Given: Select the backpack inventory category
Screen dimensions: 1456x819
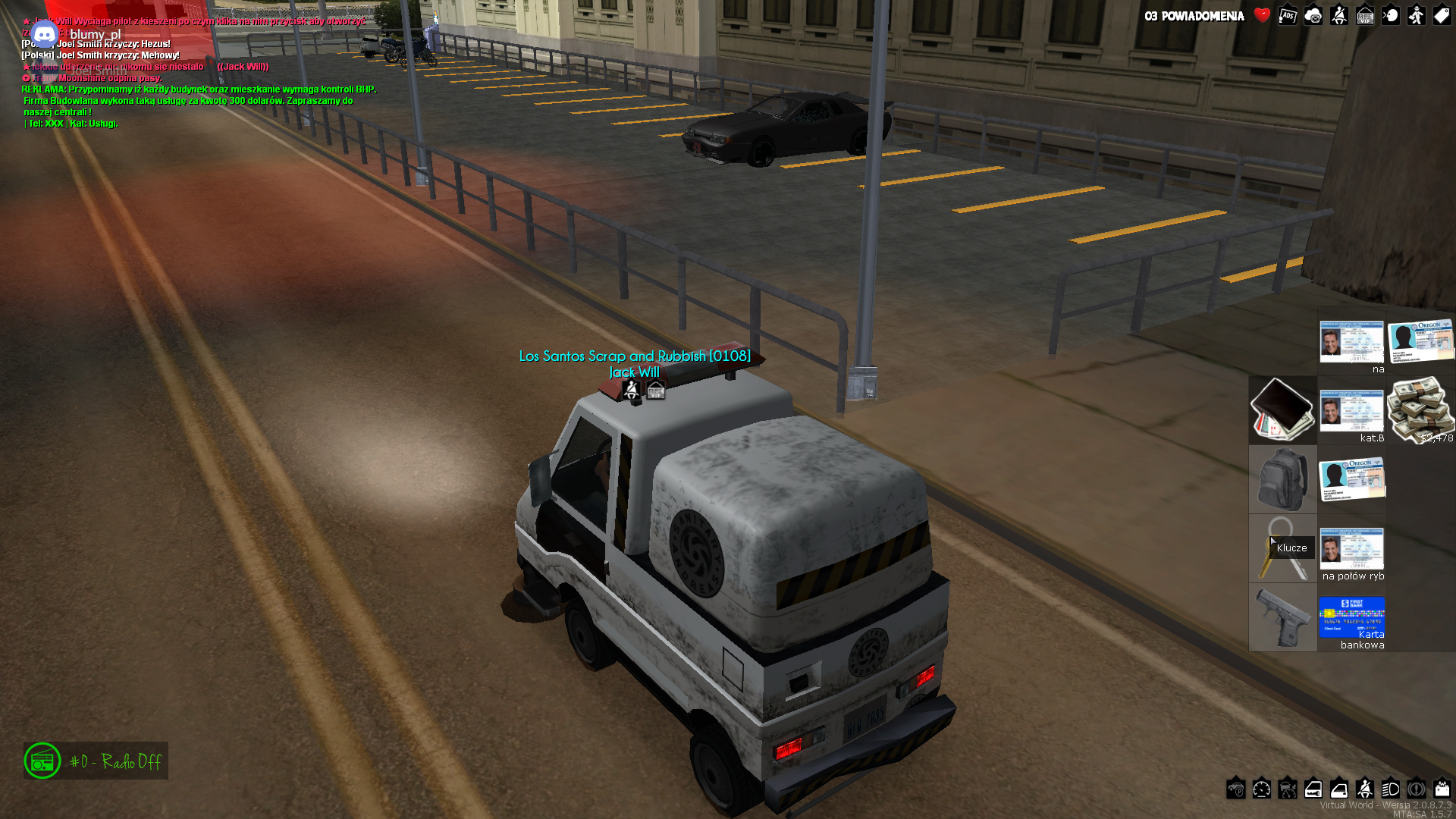Looking at the screenshot, I should point(1282,479).
